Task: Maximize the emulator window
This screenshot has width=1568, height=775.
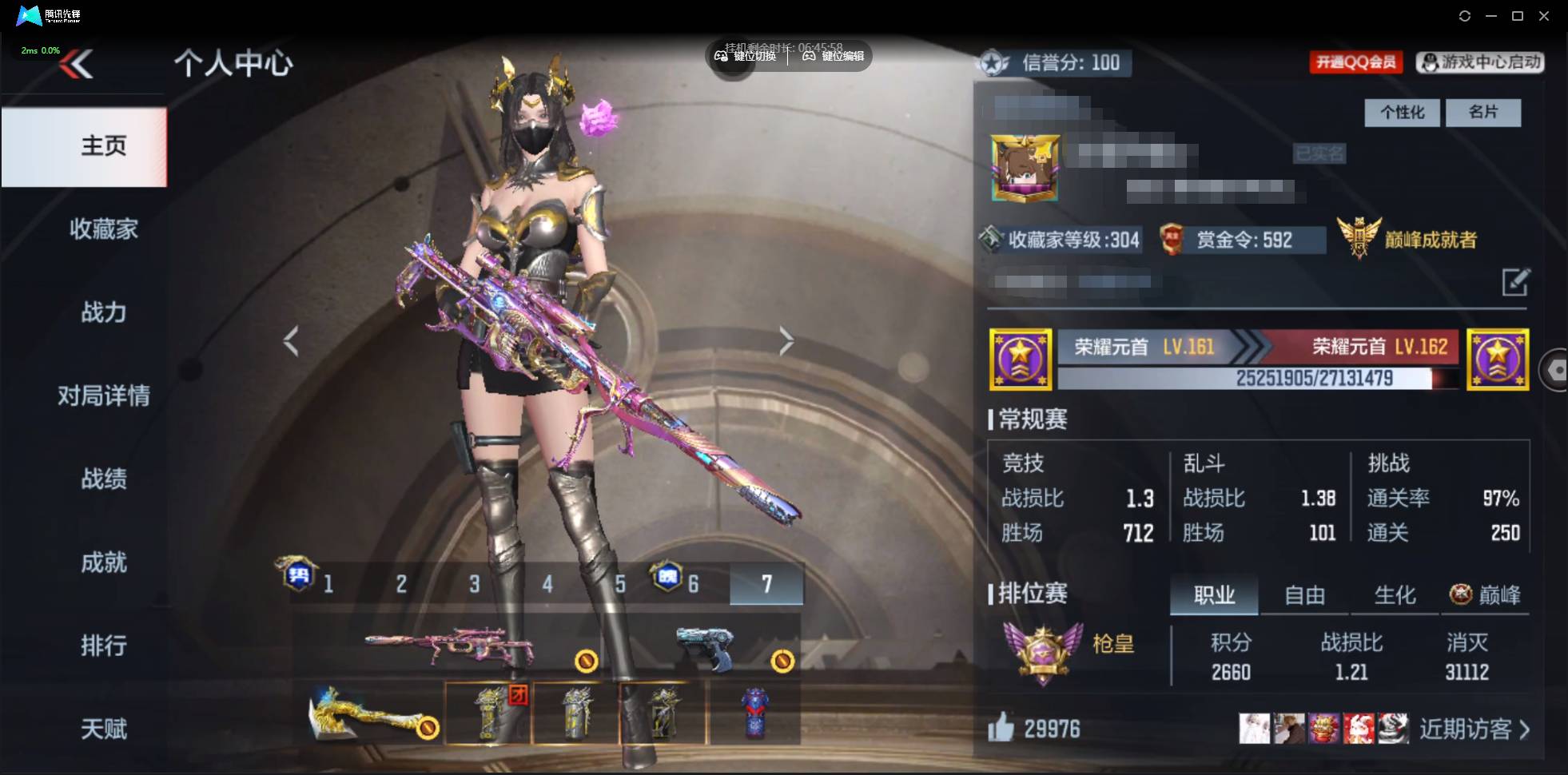Action: 1518,16
